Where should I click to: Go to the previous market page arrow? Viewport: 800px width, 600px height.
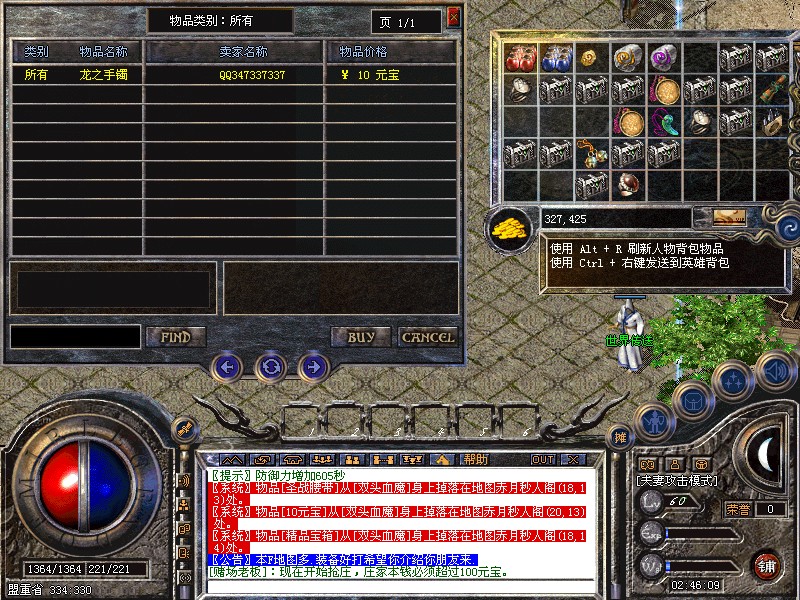click(227, 367)
